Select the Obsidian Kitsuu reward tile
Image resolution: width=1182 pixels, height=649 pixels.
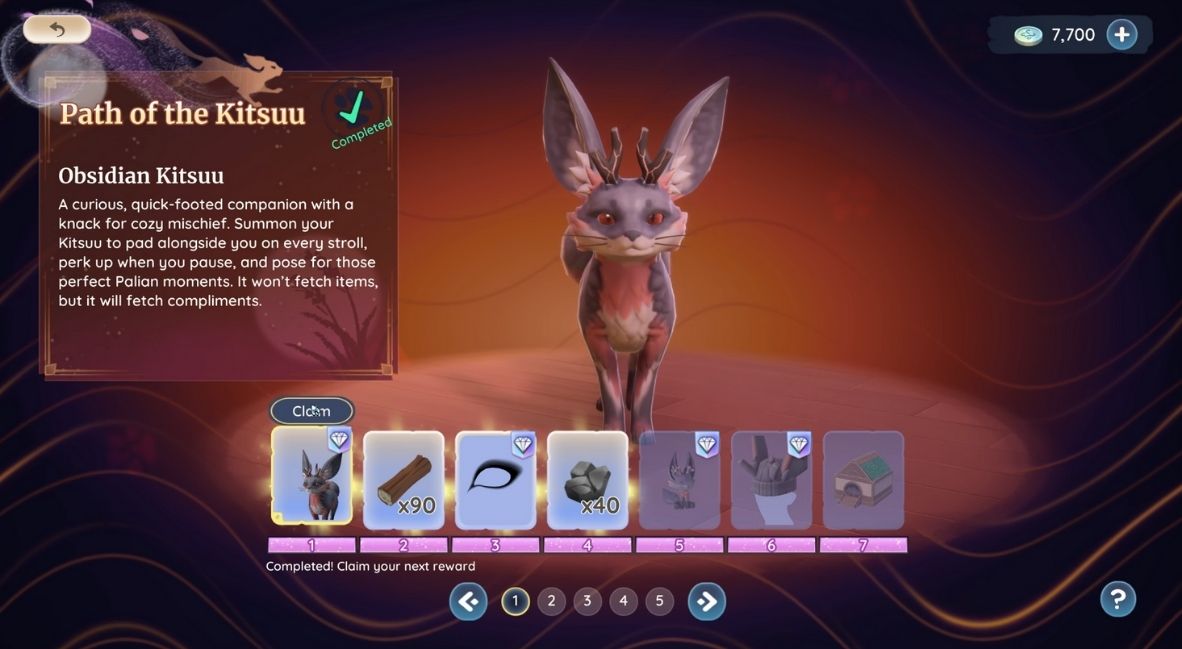coord(312,478)
